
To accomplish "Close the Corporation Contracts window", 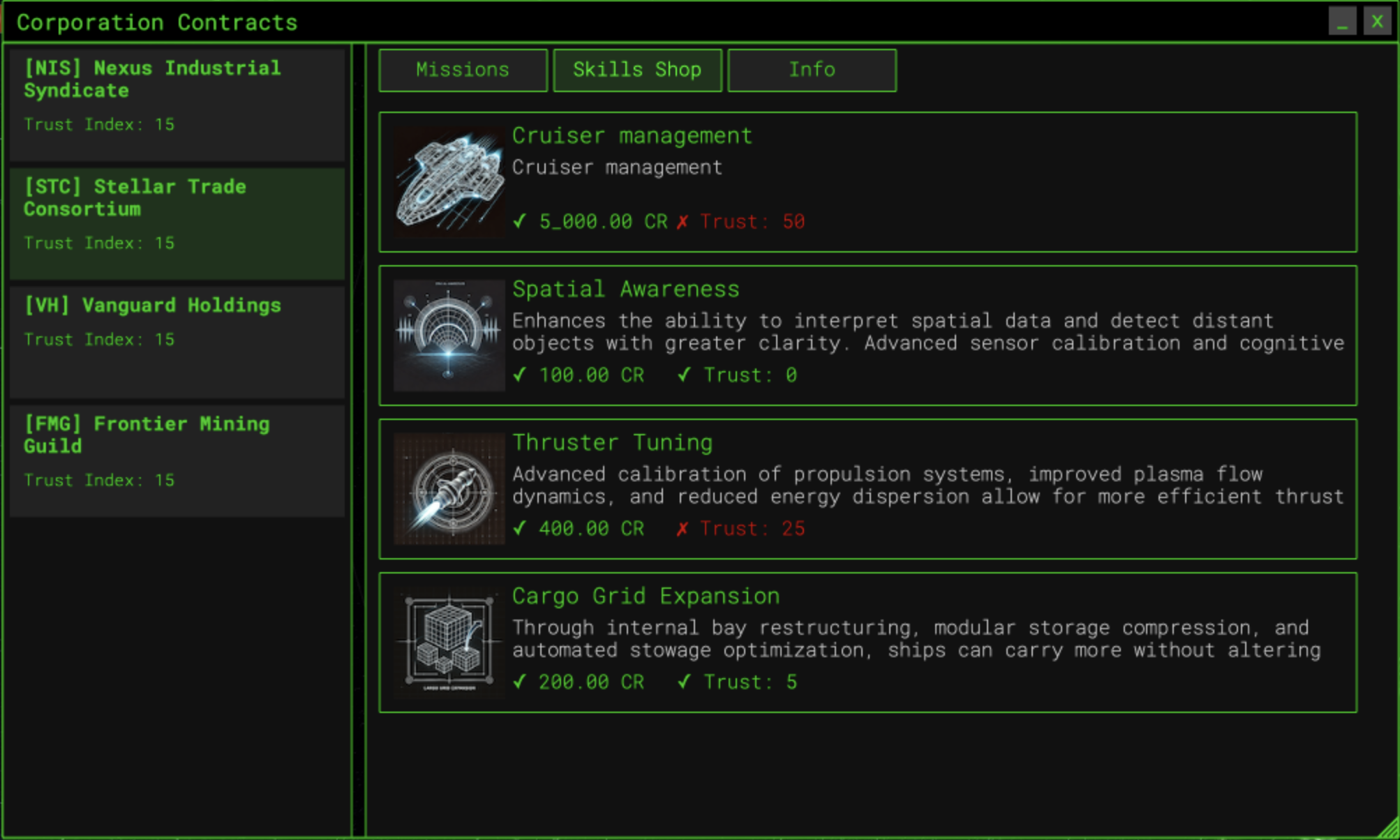I will point(1377,22).
